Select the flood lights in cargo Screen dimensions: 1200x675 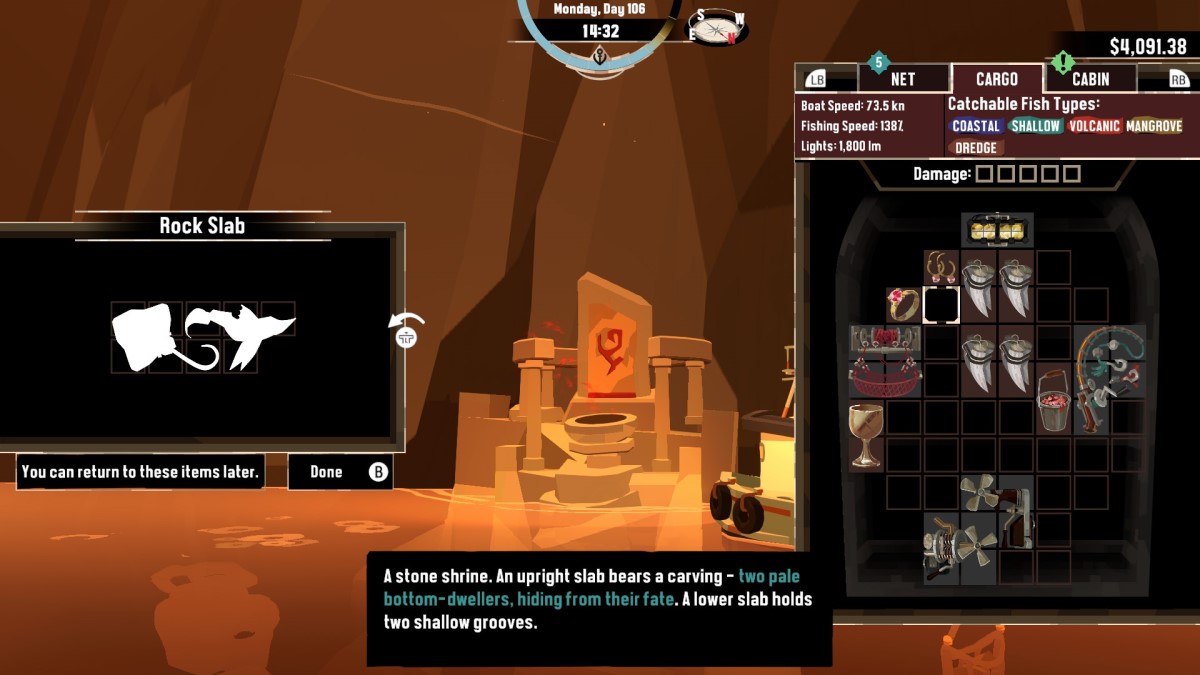coord(997,230)
